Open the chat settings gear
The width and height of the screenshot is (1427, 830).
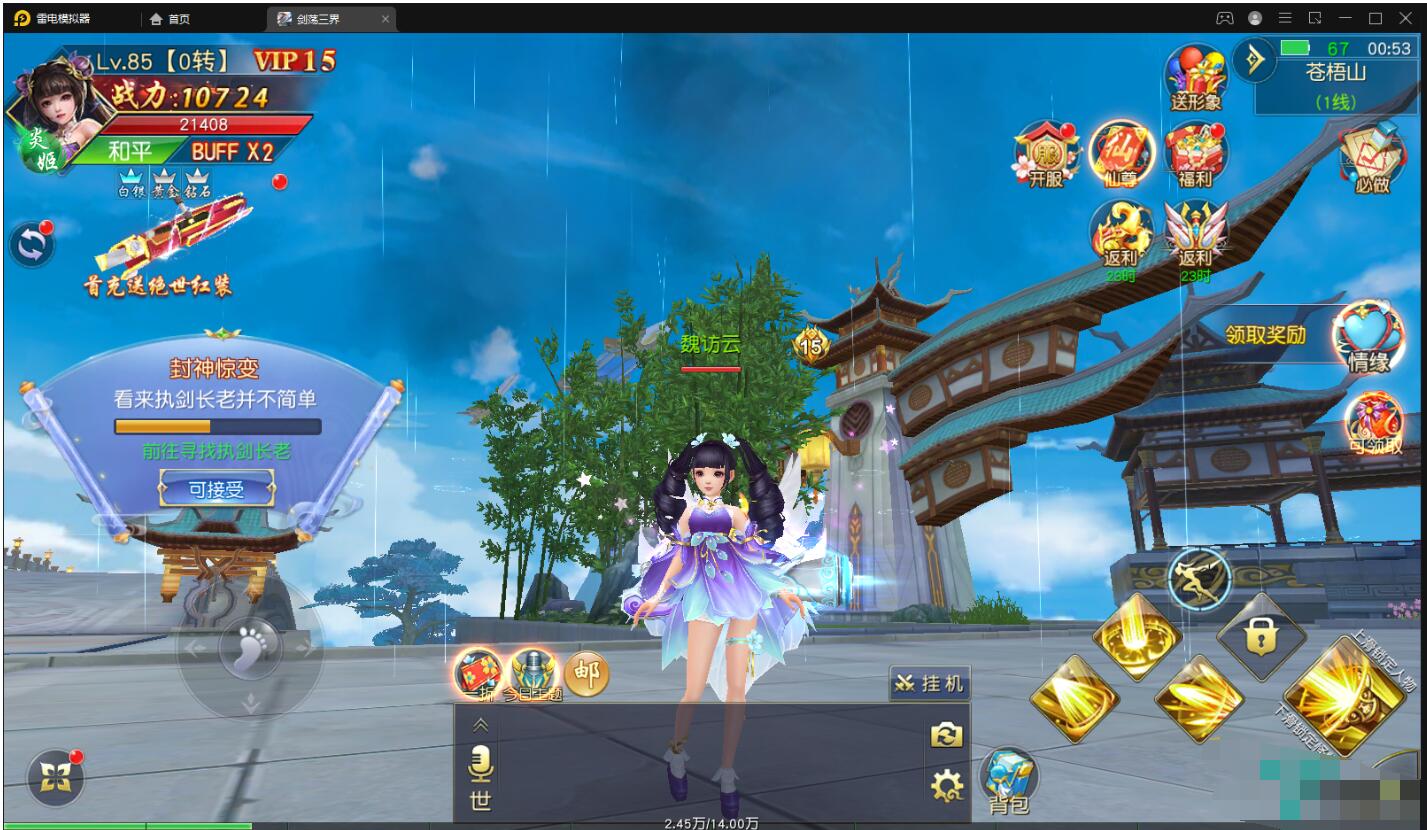946,786
